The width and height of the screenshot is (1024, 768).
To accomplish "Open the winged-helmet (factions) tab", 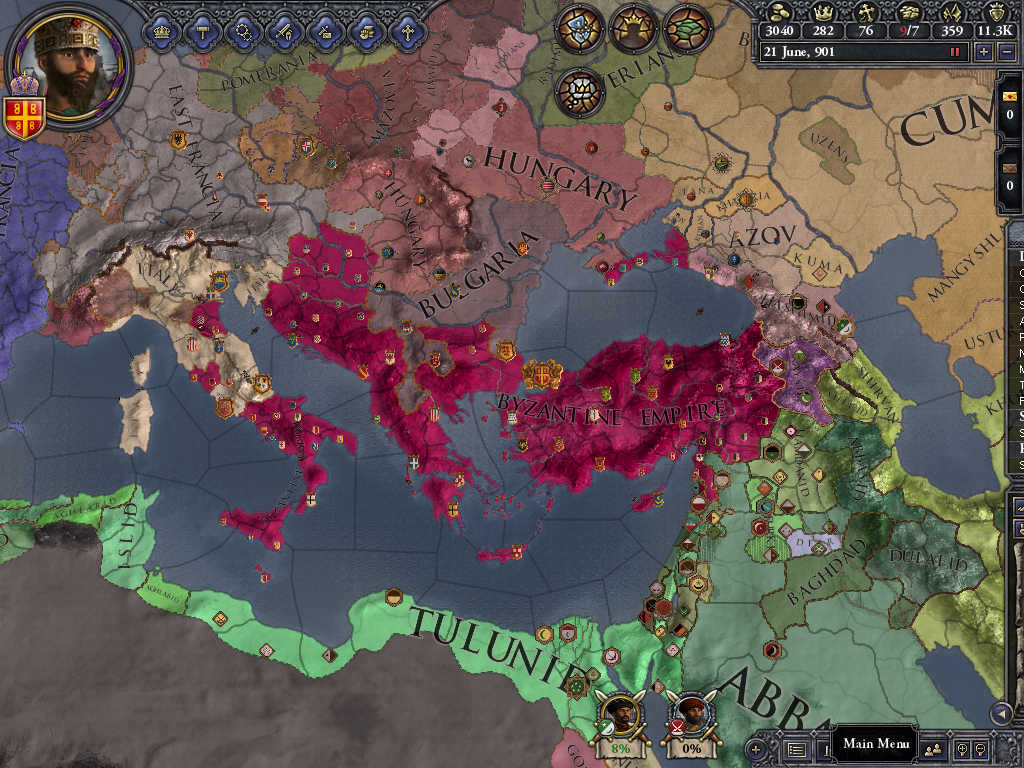I will click(367, 32).
